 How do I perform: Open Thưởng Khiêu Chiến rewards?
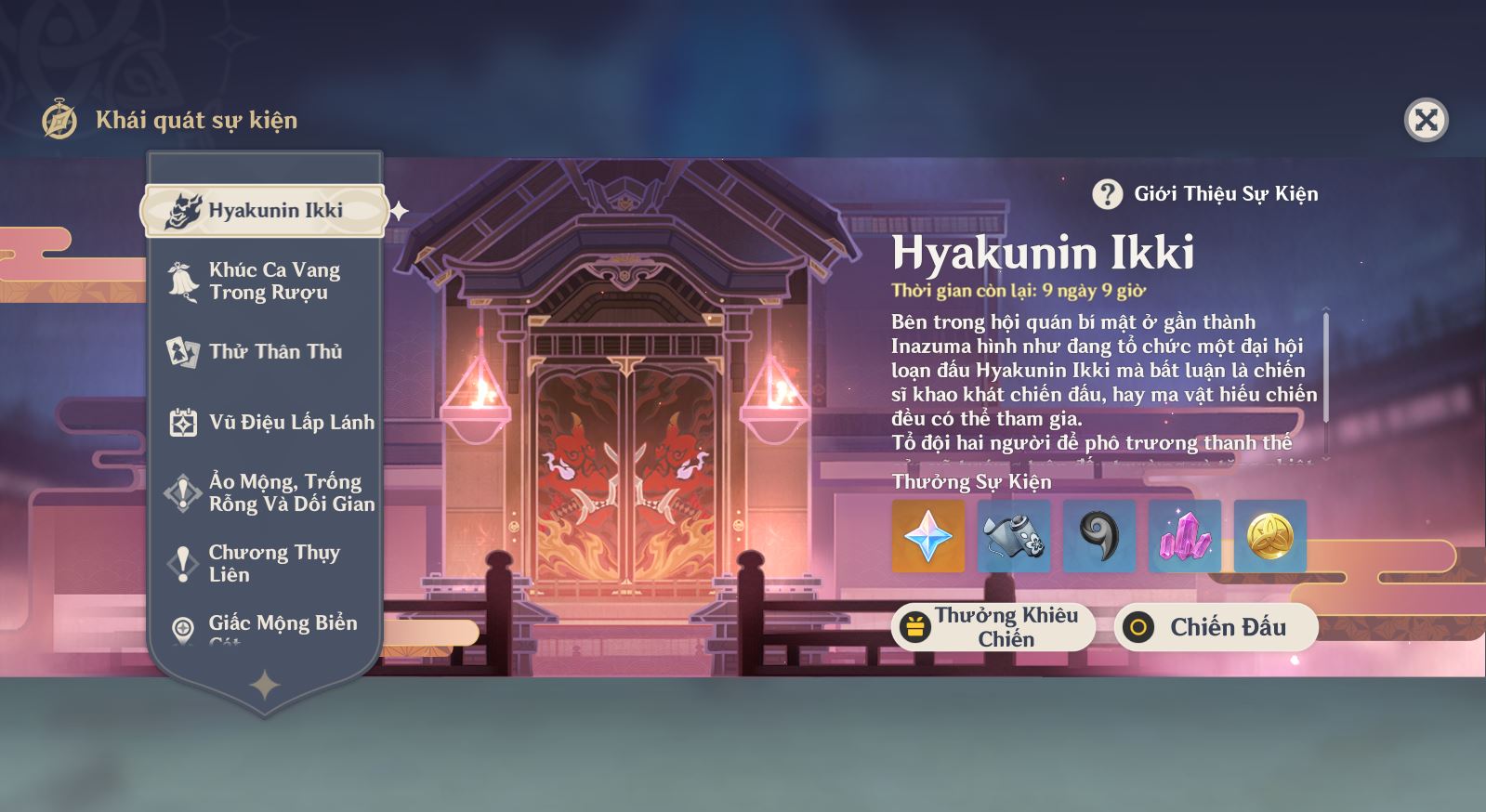tap(994, 627)
